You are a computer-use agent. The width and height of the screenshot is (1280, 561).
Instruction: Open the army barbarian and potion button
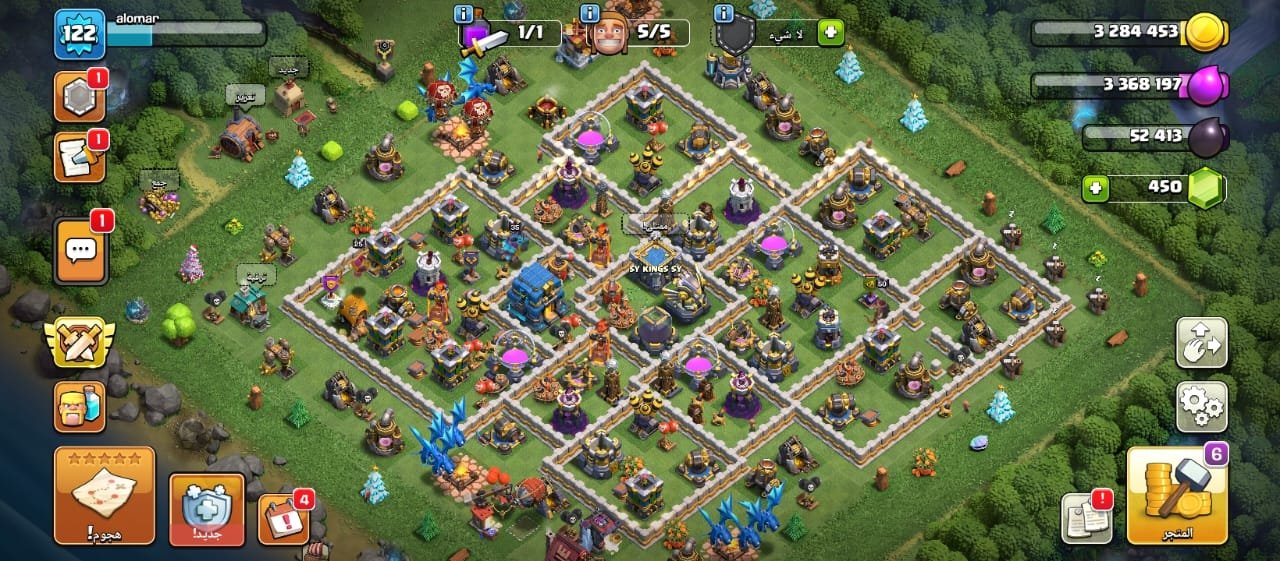click(x=79, y=407)
